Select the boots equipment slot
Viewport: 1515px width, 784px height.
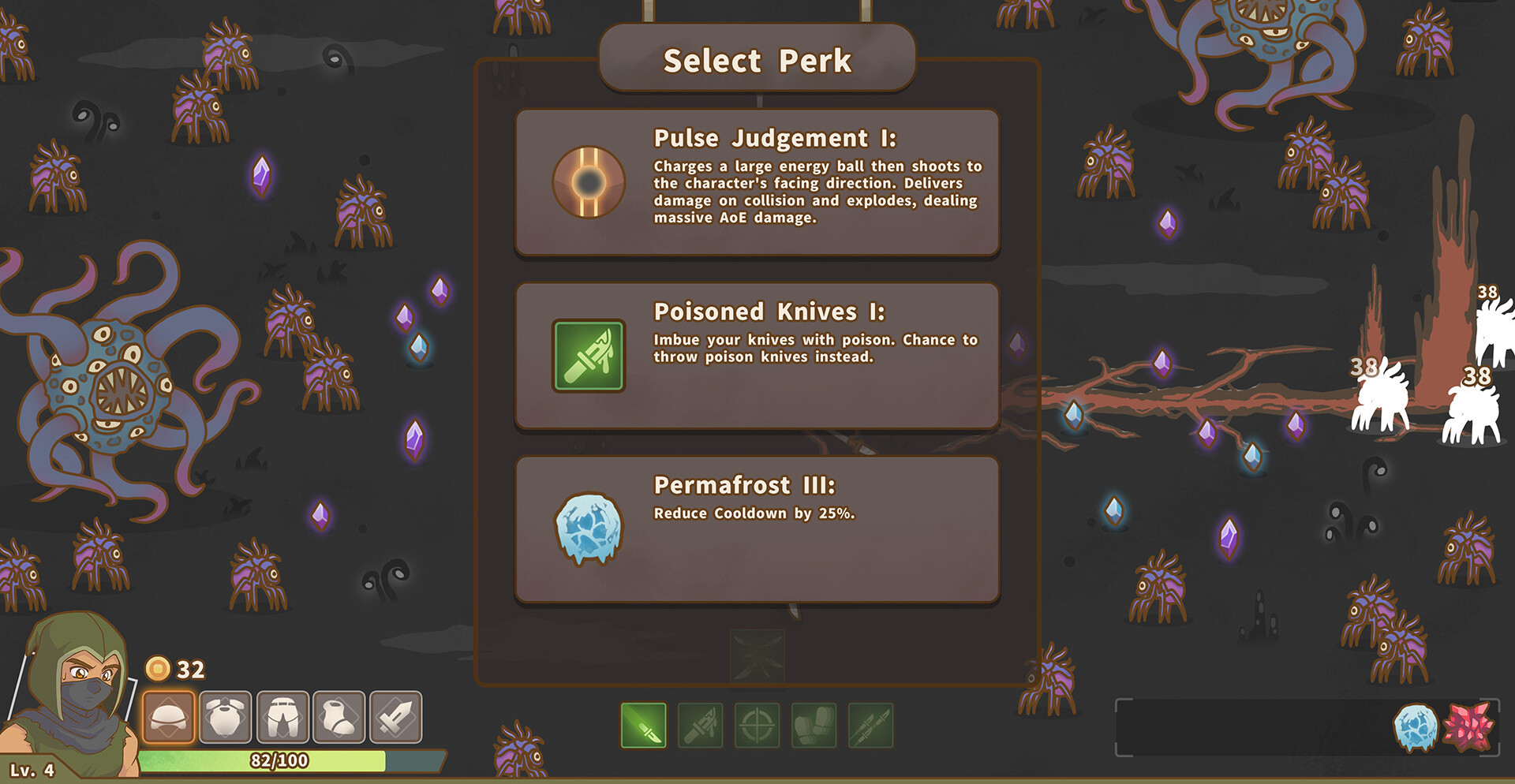pos(339,717)
